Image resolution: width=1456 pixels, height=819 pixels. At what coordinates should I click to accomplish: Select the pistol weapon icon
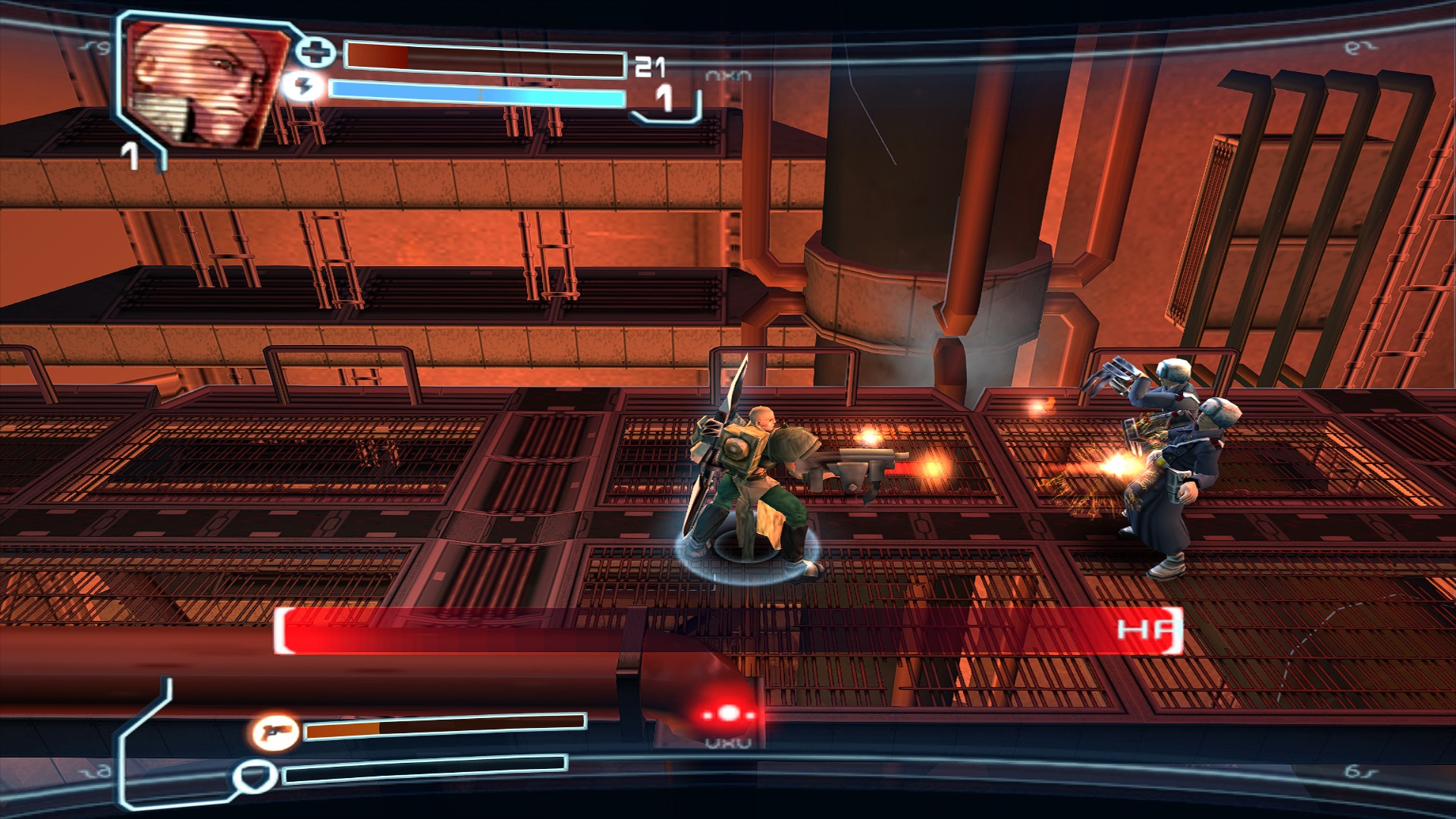coord(274,733)
